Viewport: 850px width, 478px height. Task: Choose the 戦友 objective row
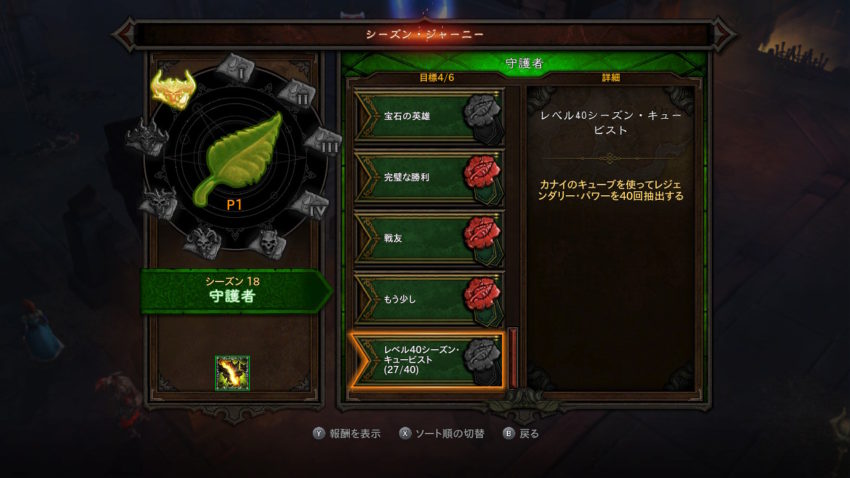427,236
